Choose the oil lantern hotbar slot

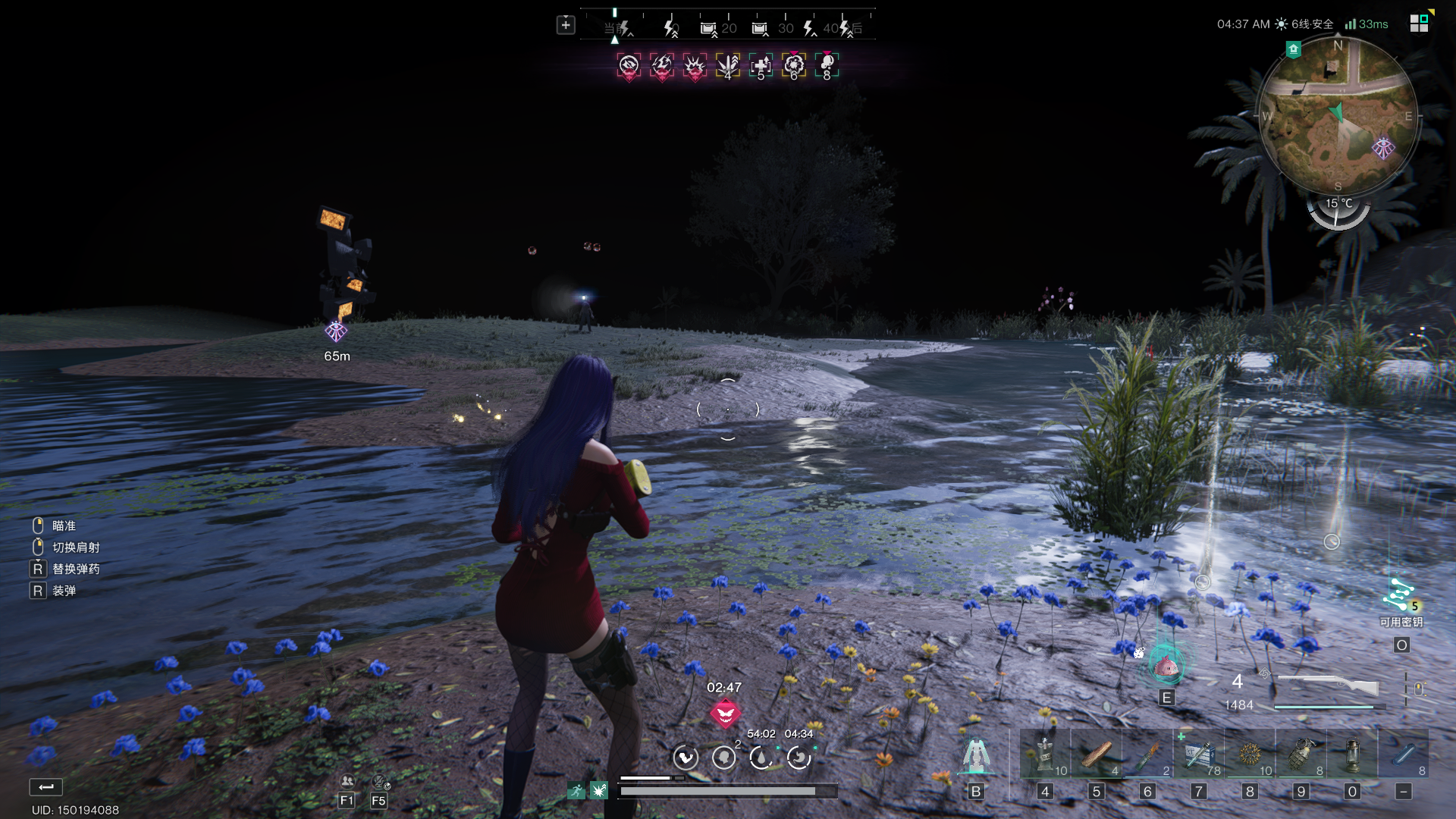[1352, 755]
